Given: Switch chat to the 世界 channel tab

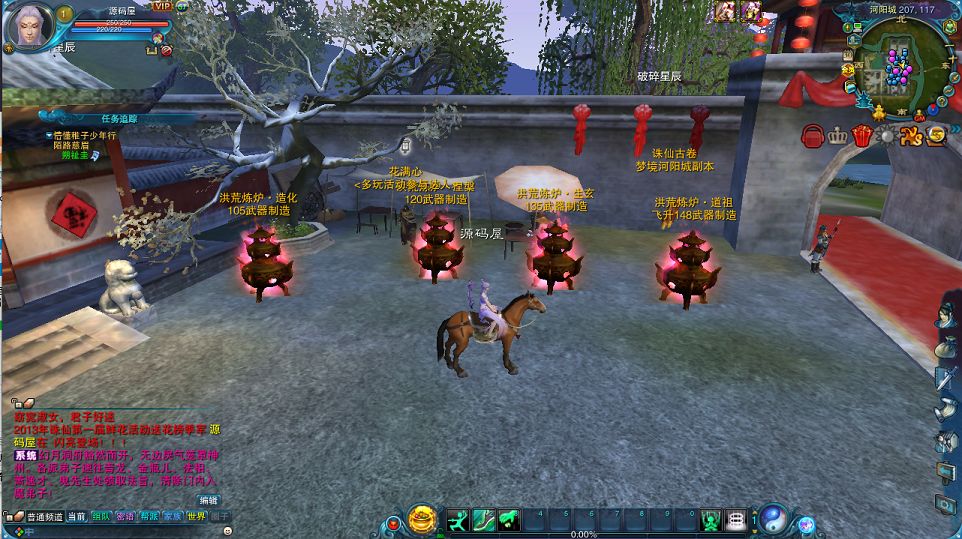Looking at the screenshot, I should pos(196,517).
